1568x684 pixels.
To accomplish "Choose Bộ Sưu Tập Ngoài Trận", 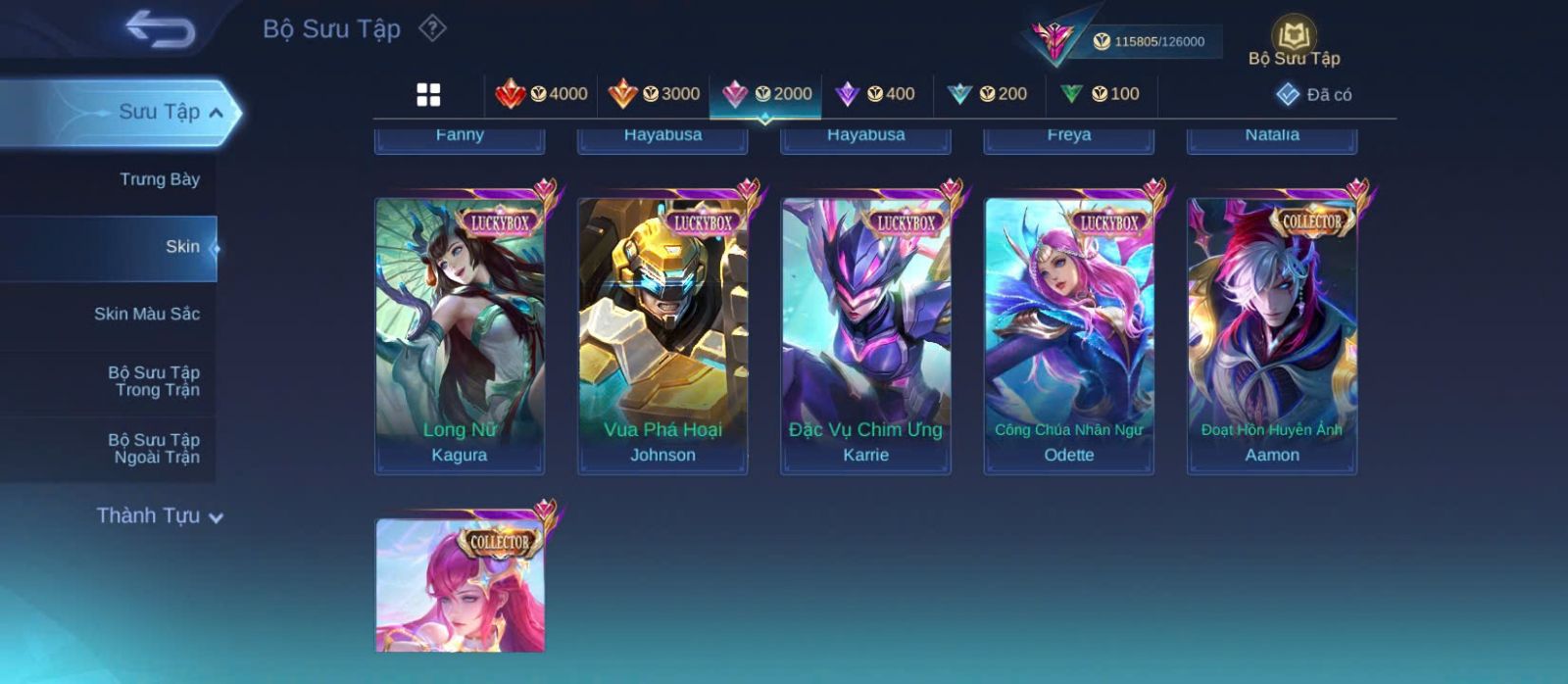I will (x=154, y=449).
